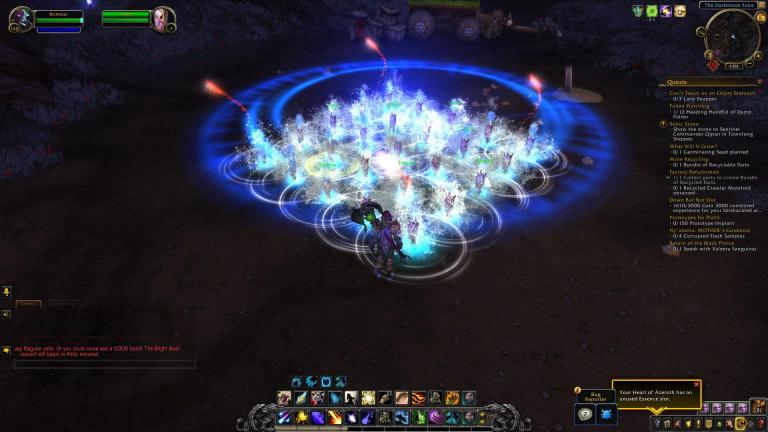Open the Bug Reporter question mark button

click(587, 414)
